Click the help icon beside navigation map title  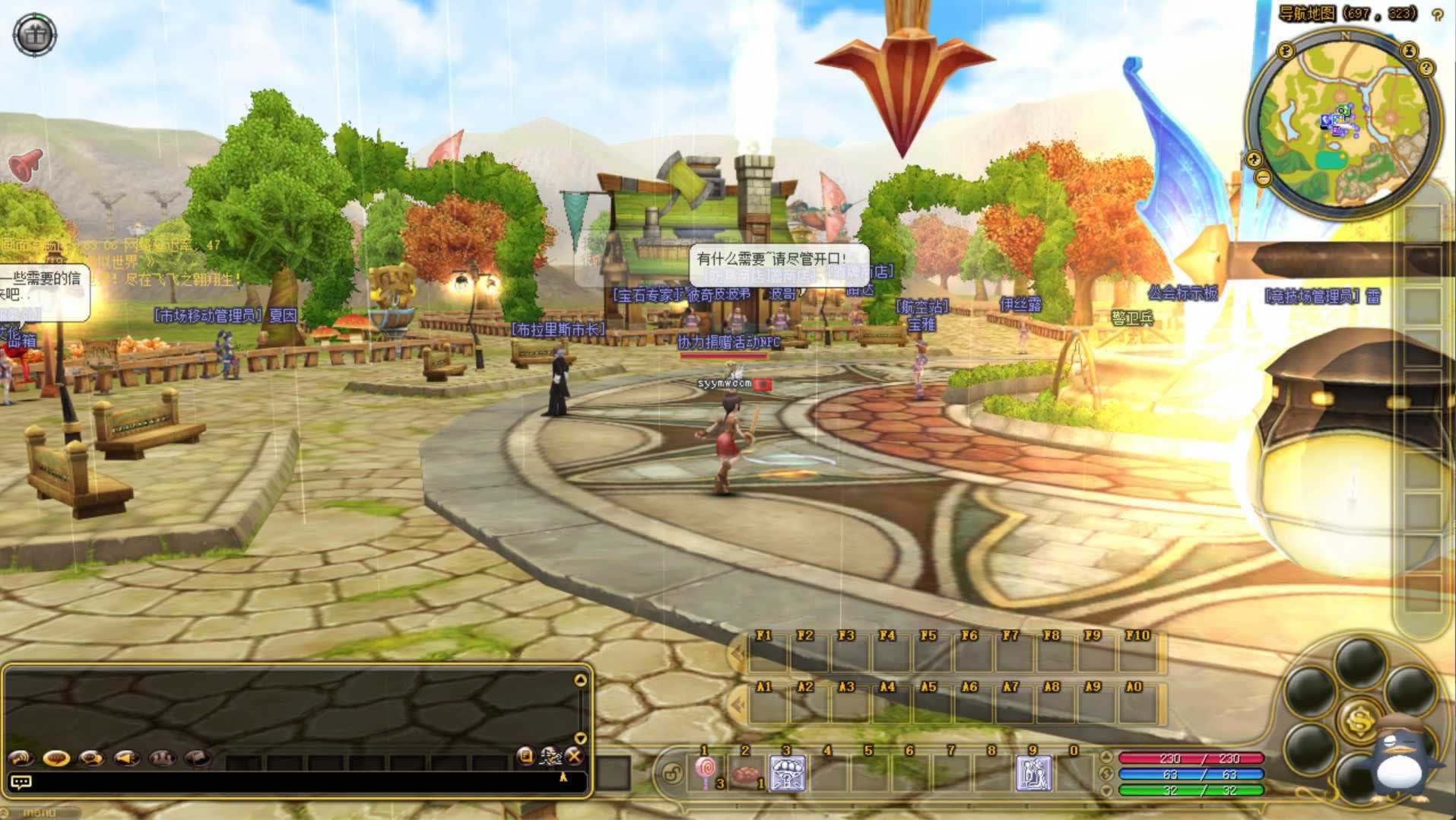click(x=1437, y=15)
